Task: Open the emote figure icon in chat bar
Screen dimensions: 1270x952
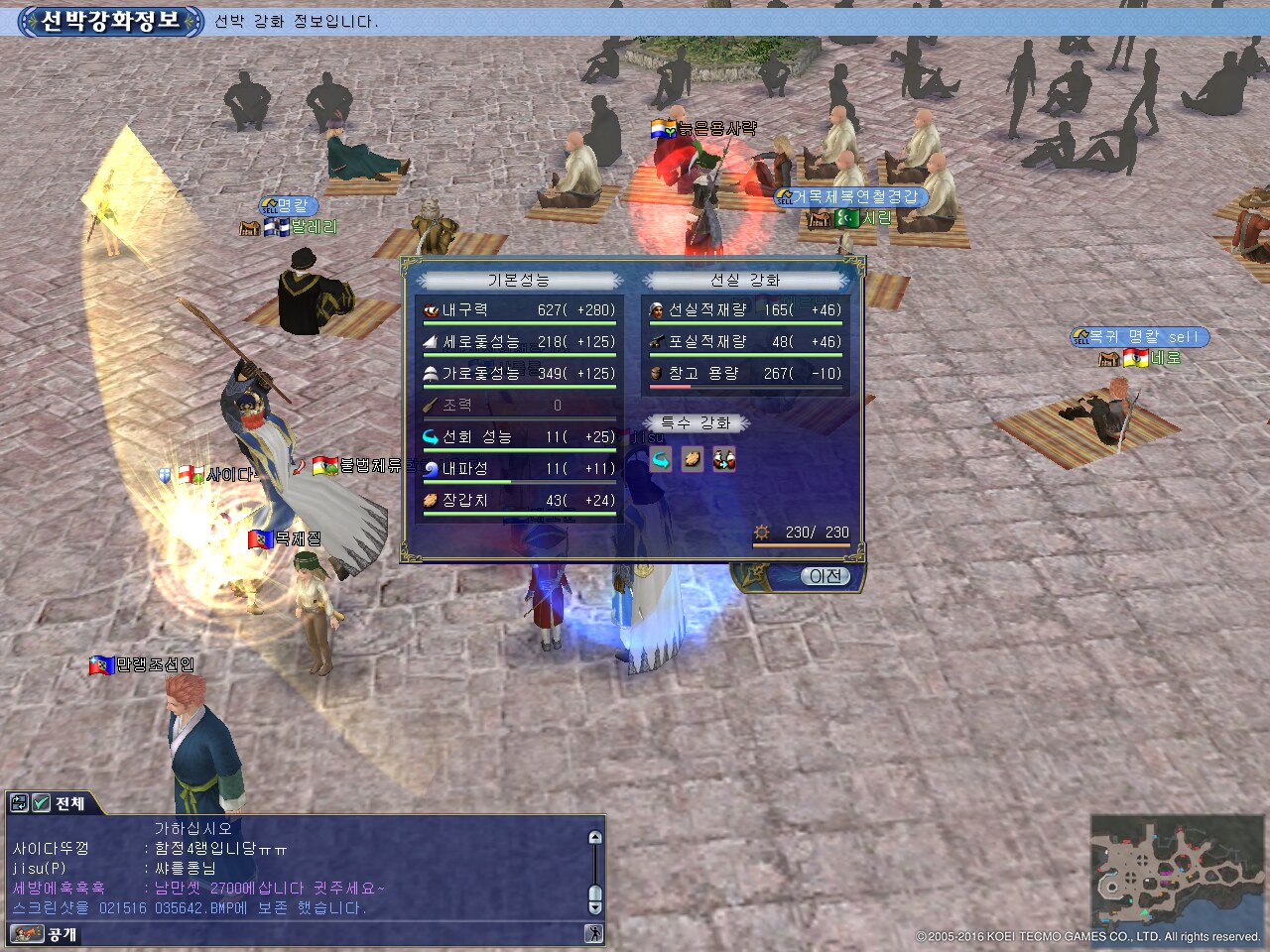Action: point(593,933)
